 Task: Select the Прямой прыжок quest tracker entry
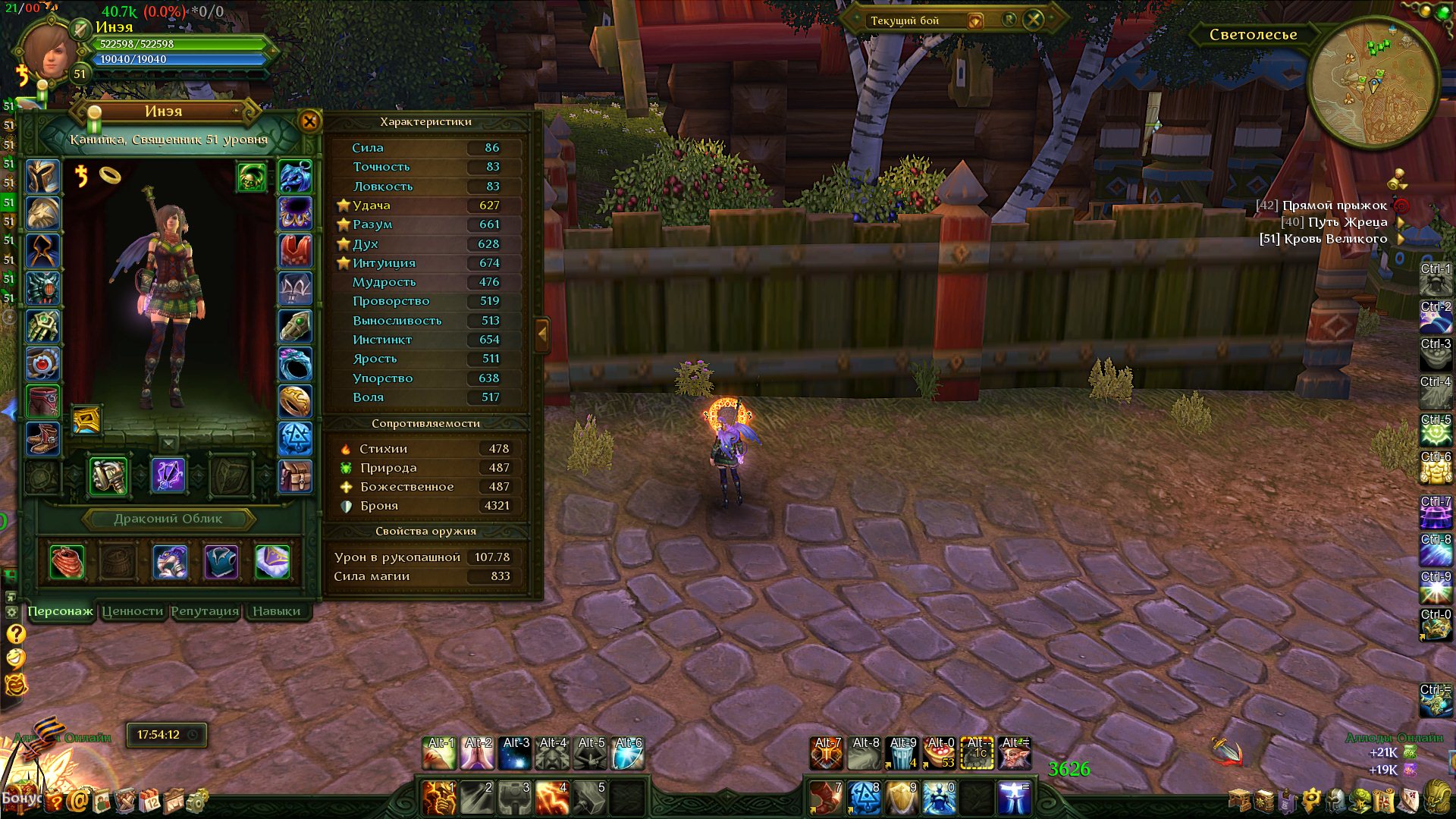click(1334, 206)
